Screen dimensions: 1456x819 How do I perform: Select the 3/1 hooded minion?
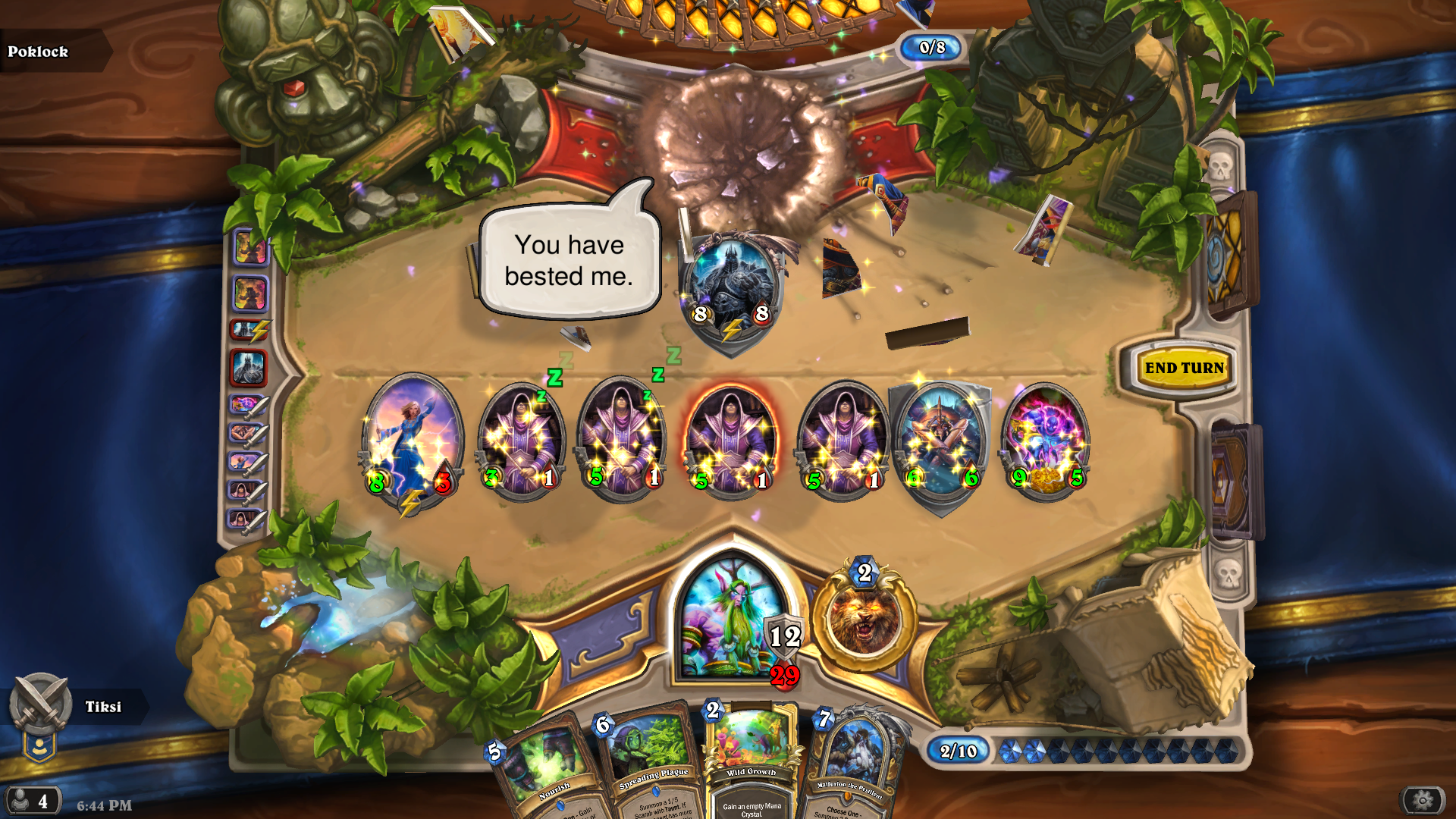click(x=521, y=441)
